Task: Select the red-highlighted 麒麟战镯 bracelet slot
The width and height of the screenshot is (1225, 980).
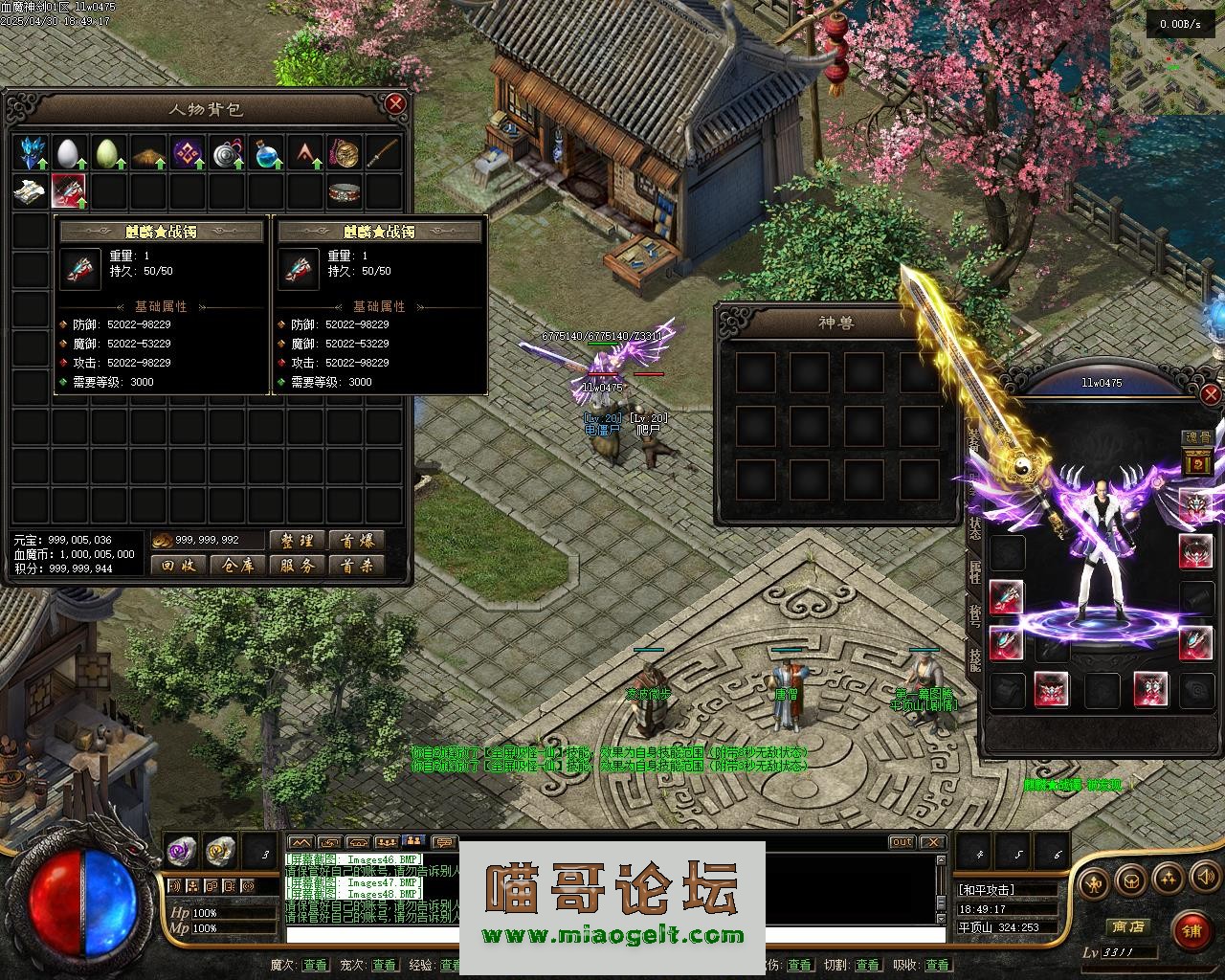Action: point(68,191)
